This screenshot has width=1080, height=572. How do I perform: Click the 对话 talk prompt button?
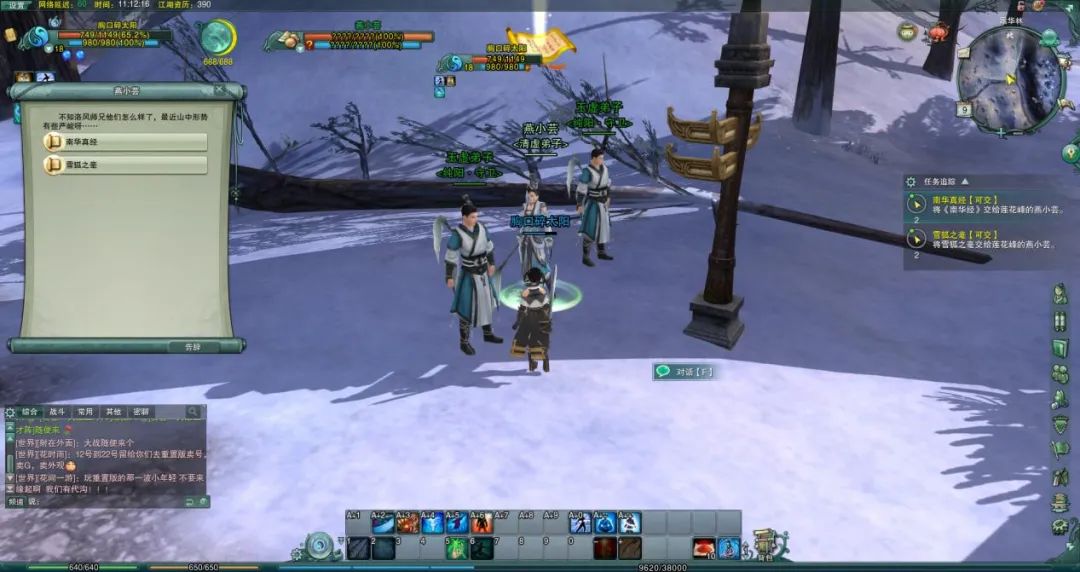pyautogui.click(x=684, y=372)
